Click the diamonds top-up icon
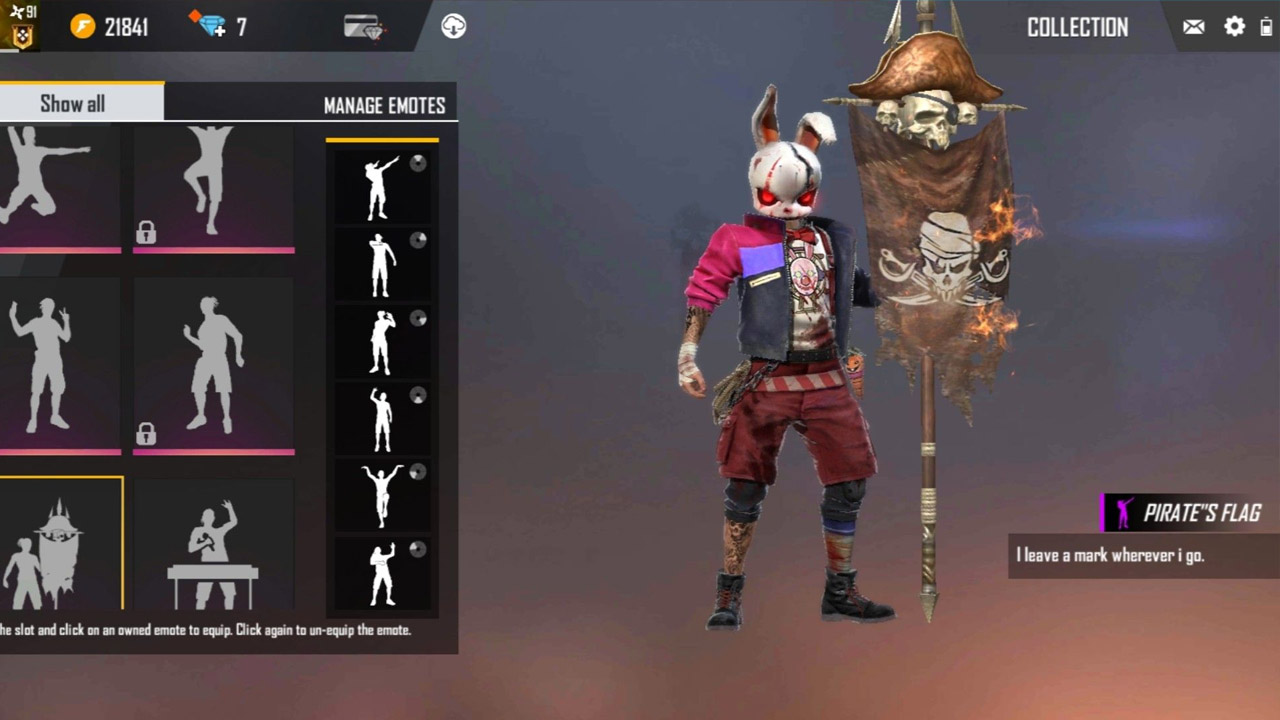 [x=210, y=27]
